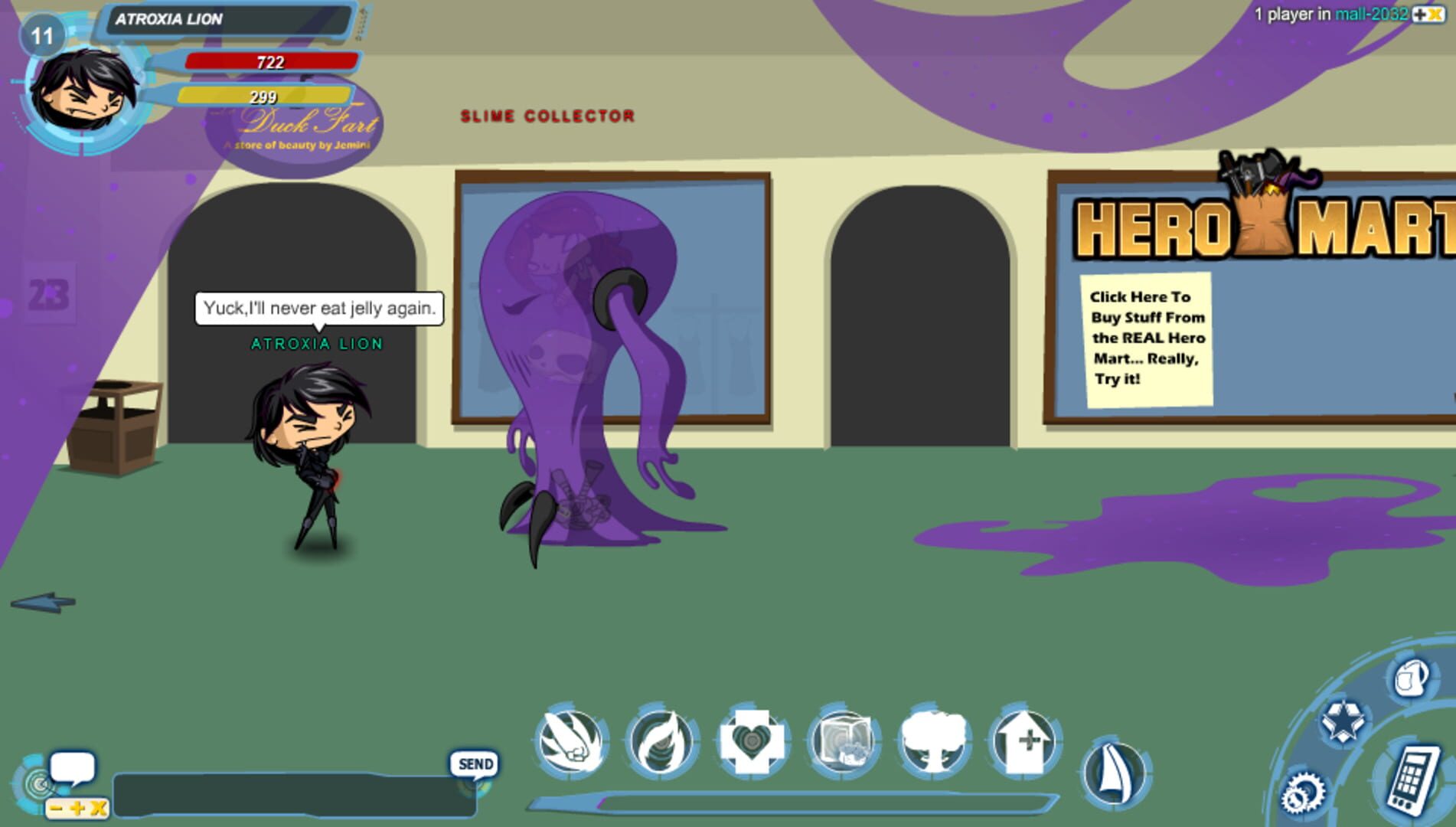Click the green plus beside mall-2032
The width and height of the screenshot is (1456, 827).
[x=1420, y=14]
